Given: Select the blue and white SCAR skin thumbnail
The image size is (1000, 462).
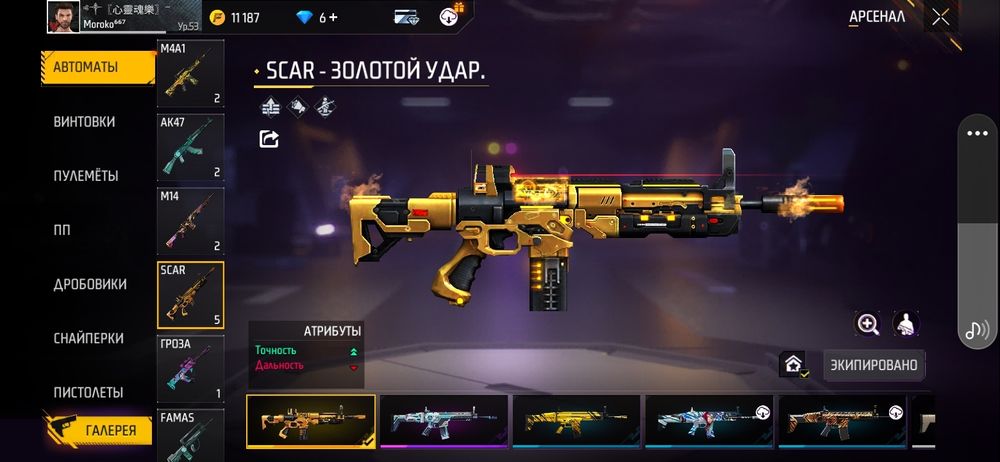Looking at the screenshot, I should [x=708, y=420].
